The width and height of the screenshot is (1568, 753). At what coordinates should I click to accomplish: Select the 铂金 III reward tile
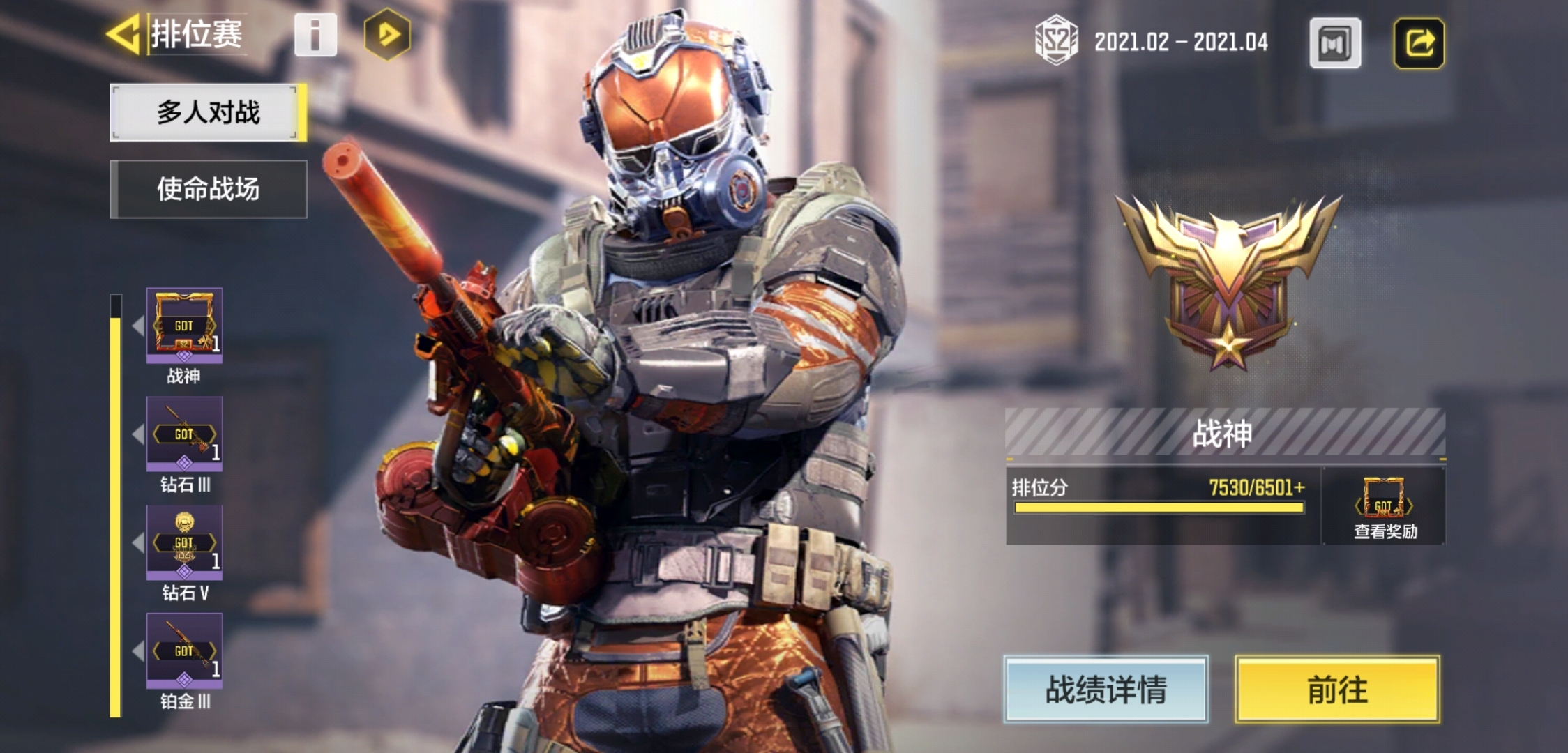[184, 651]
